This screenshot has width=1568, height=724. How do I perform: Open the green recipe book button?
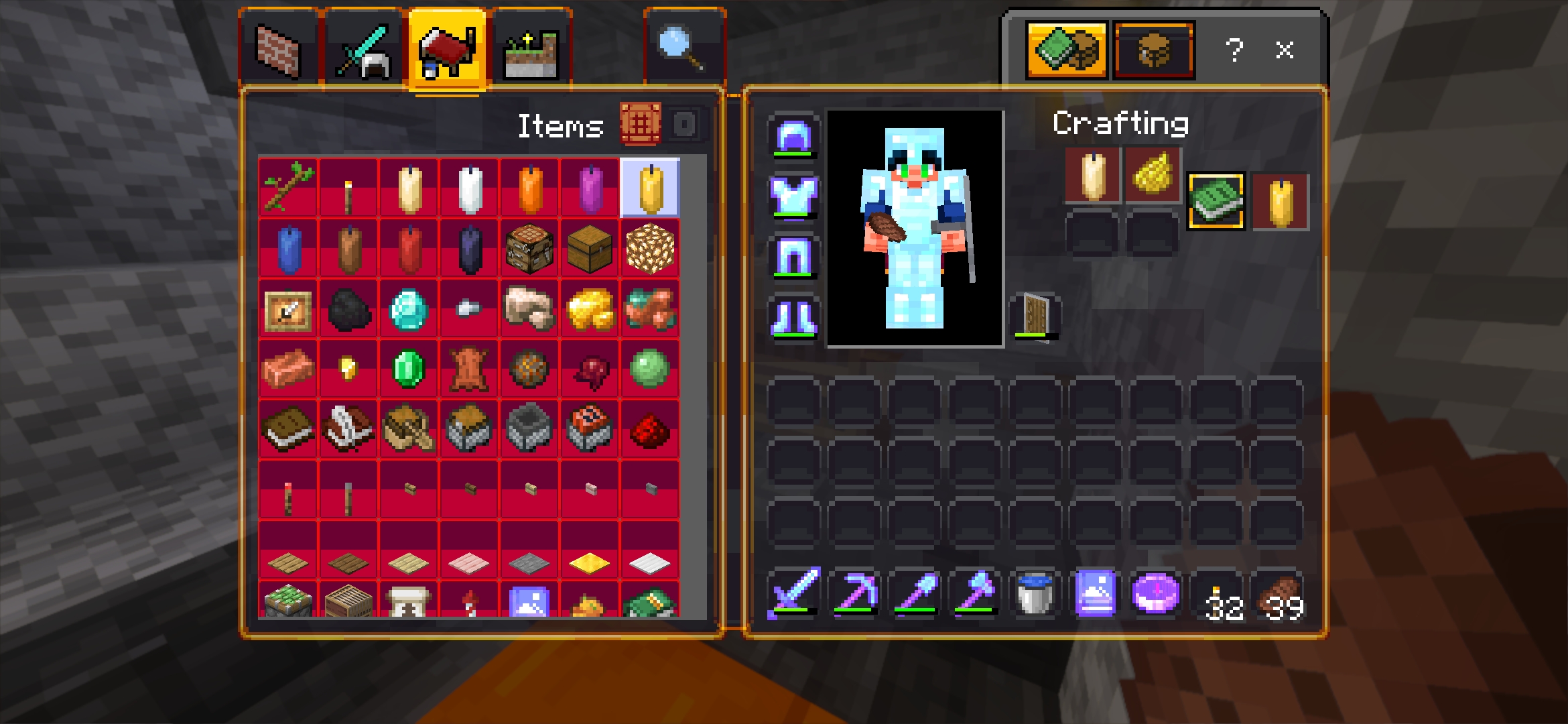(1216, 201)
